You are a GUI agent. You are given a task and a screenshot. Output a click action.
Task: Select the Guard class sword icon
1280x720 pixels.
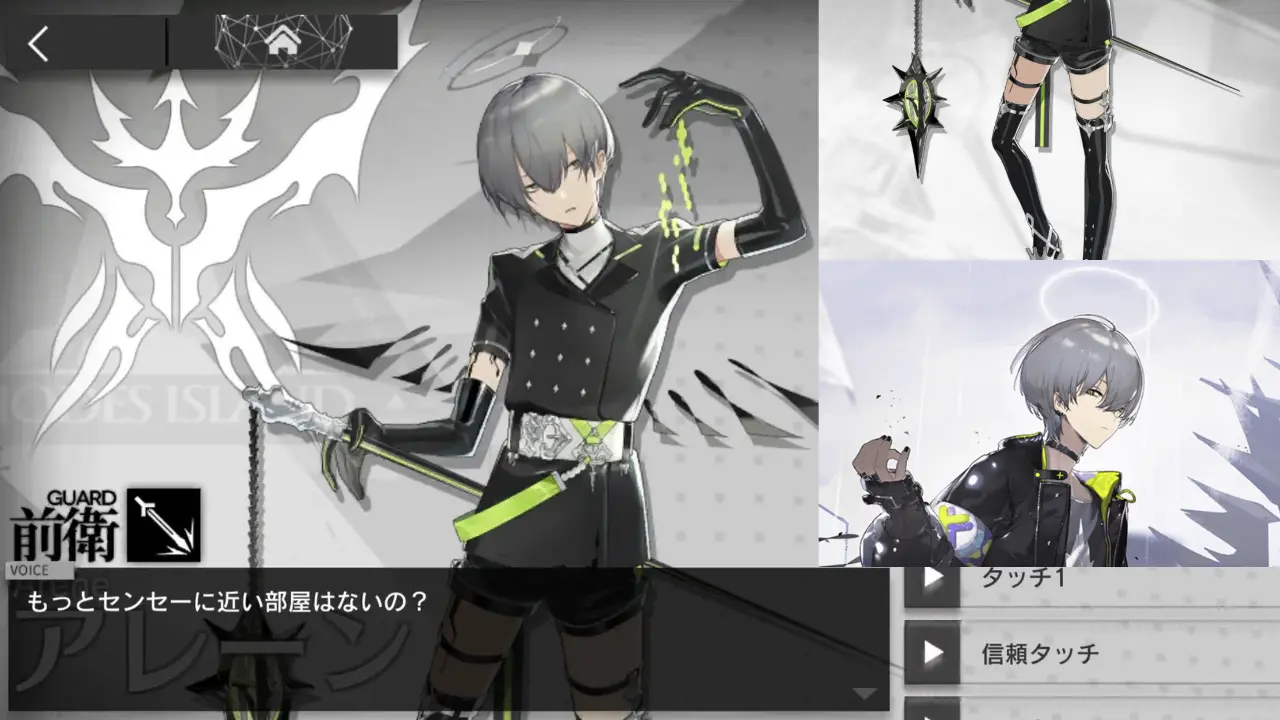coord(162,526)
